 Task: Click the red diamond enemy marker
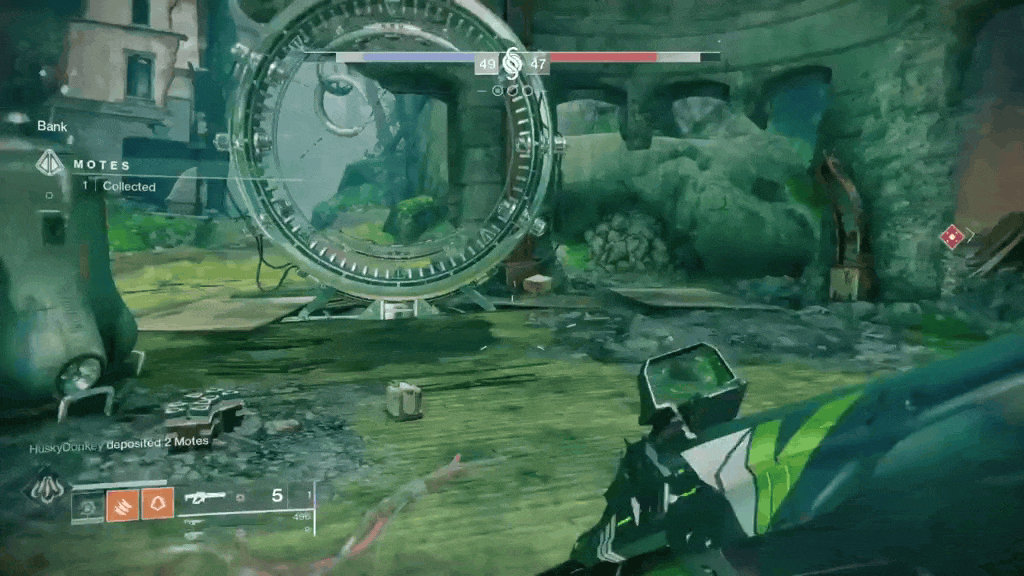tap(952, 237)
